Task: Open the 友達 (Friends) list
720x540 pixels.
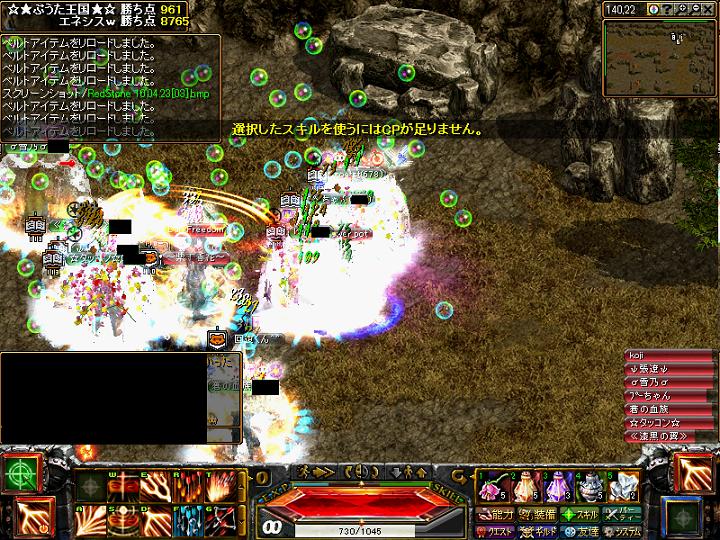Action: coord(578,531)
